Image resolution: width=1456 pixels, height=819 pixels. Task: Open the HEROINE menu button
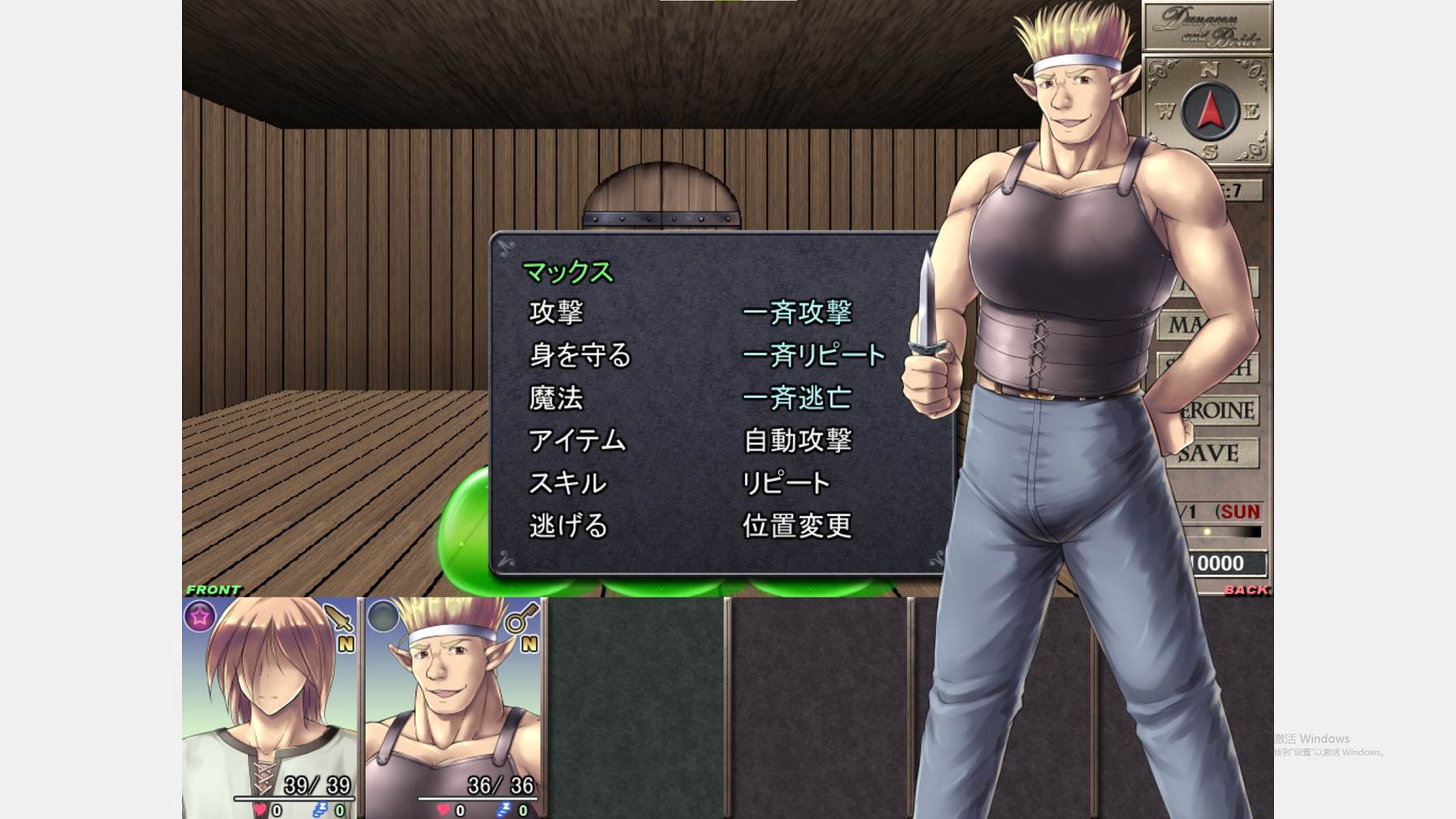point(1219,410)
